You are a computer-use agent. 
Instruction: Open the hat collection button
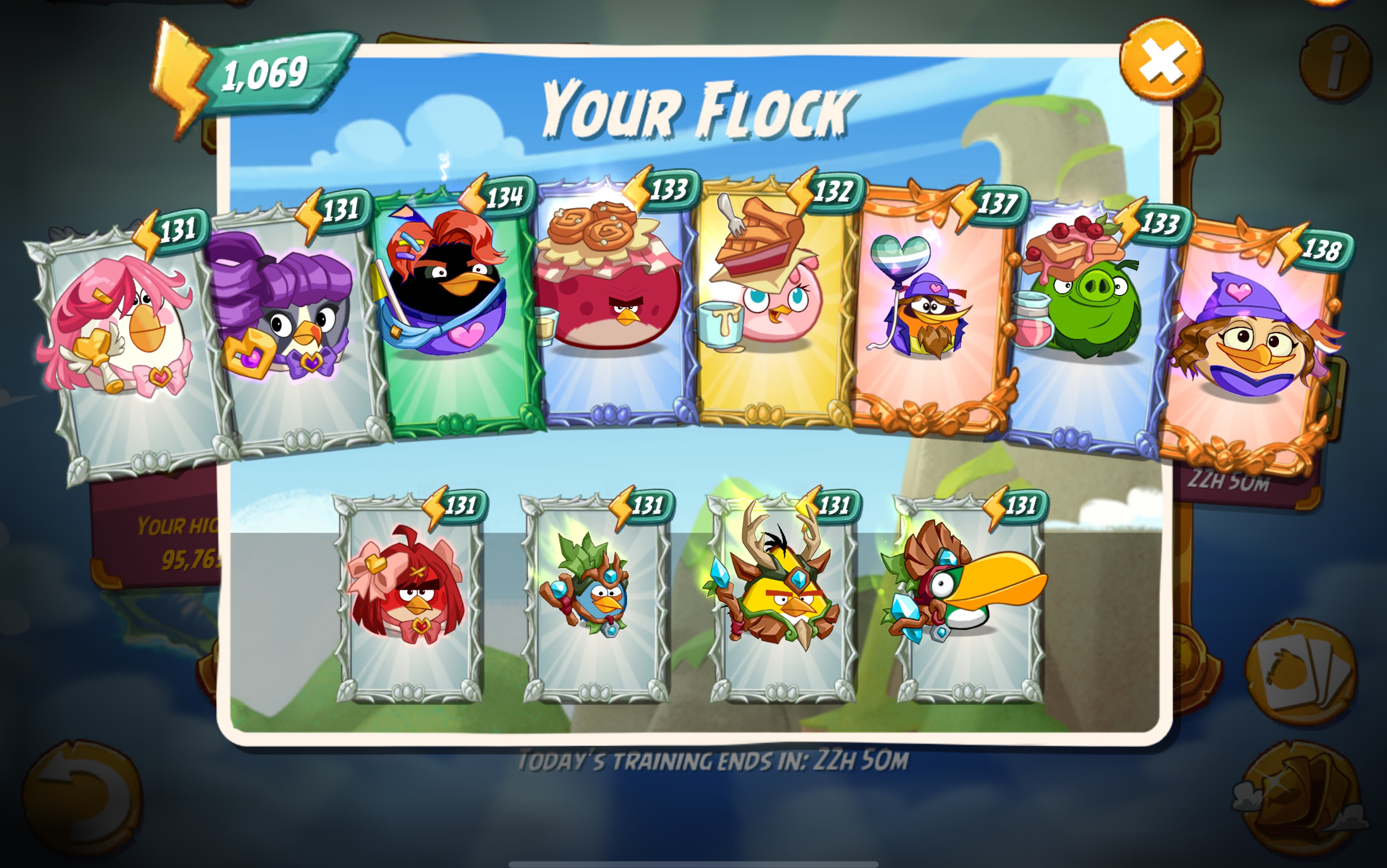1301,798
